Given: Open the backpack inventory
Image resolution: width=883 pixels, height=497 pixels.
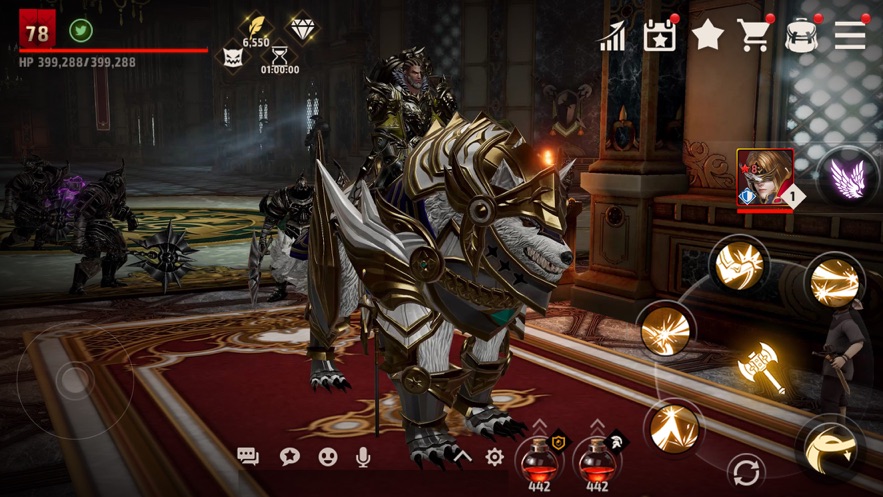Looking at the screenshot, I should 802,35.
